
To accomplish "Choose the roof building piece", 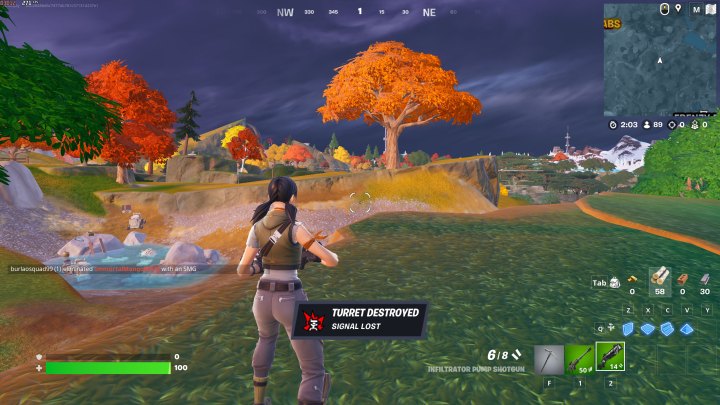I will pos(687,328).
